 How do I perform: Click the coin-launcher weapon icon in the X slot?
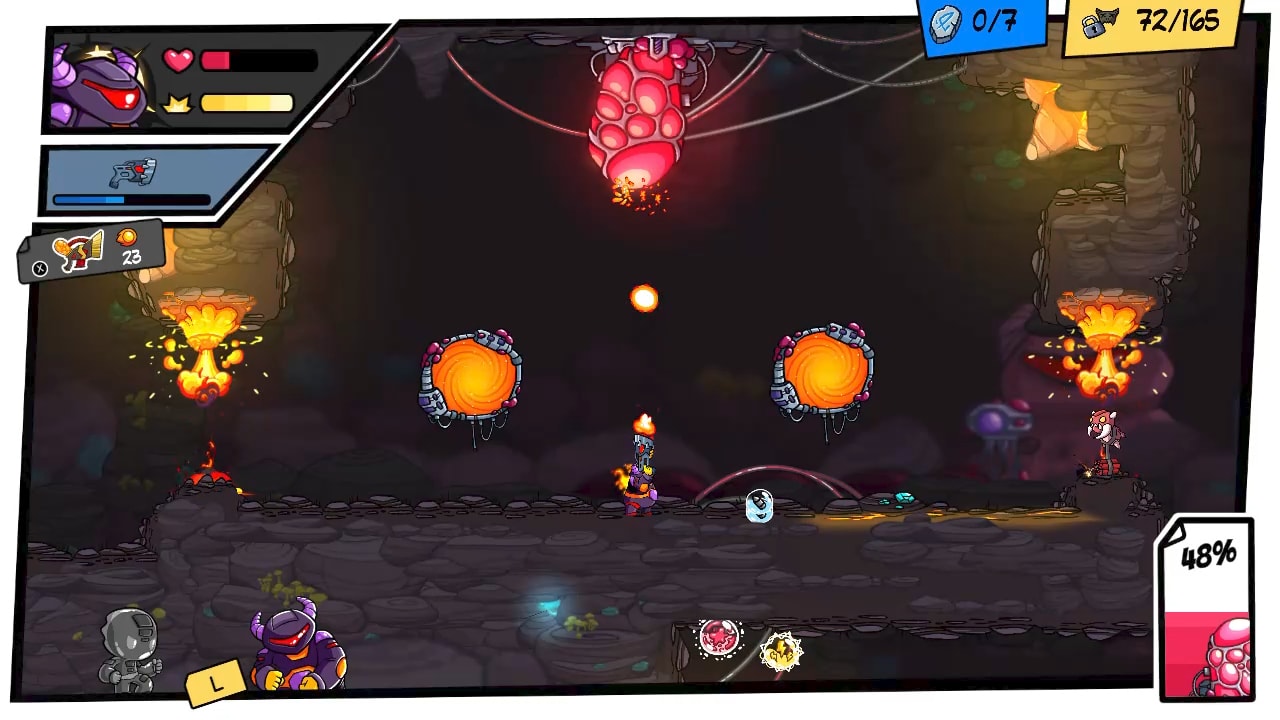(x=78, y=250)
